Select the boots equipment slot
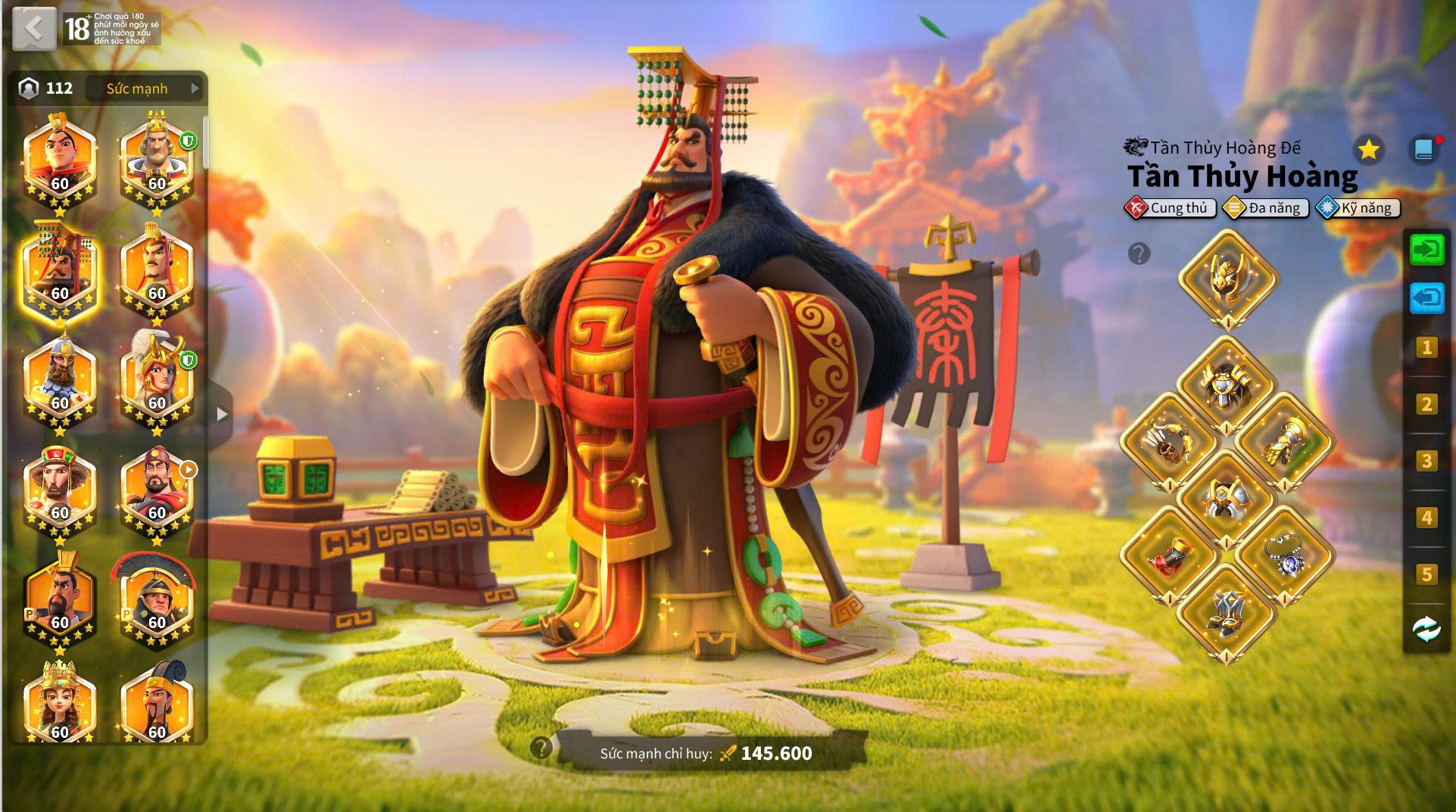Image resolution: width=1456 pixels, height=812 pixels. coord(1227,611)
